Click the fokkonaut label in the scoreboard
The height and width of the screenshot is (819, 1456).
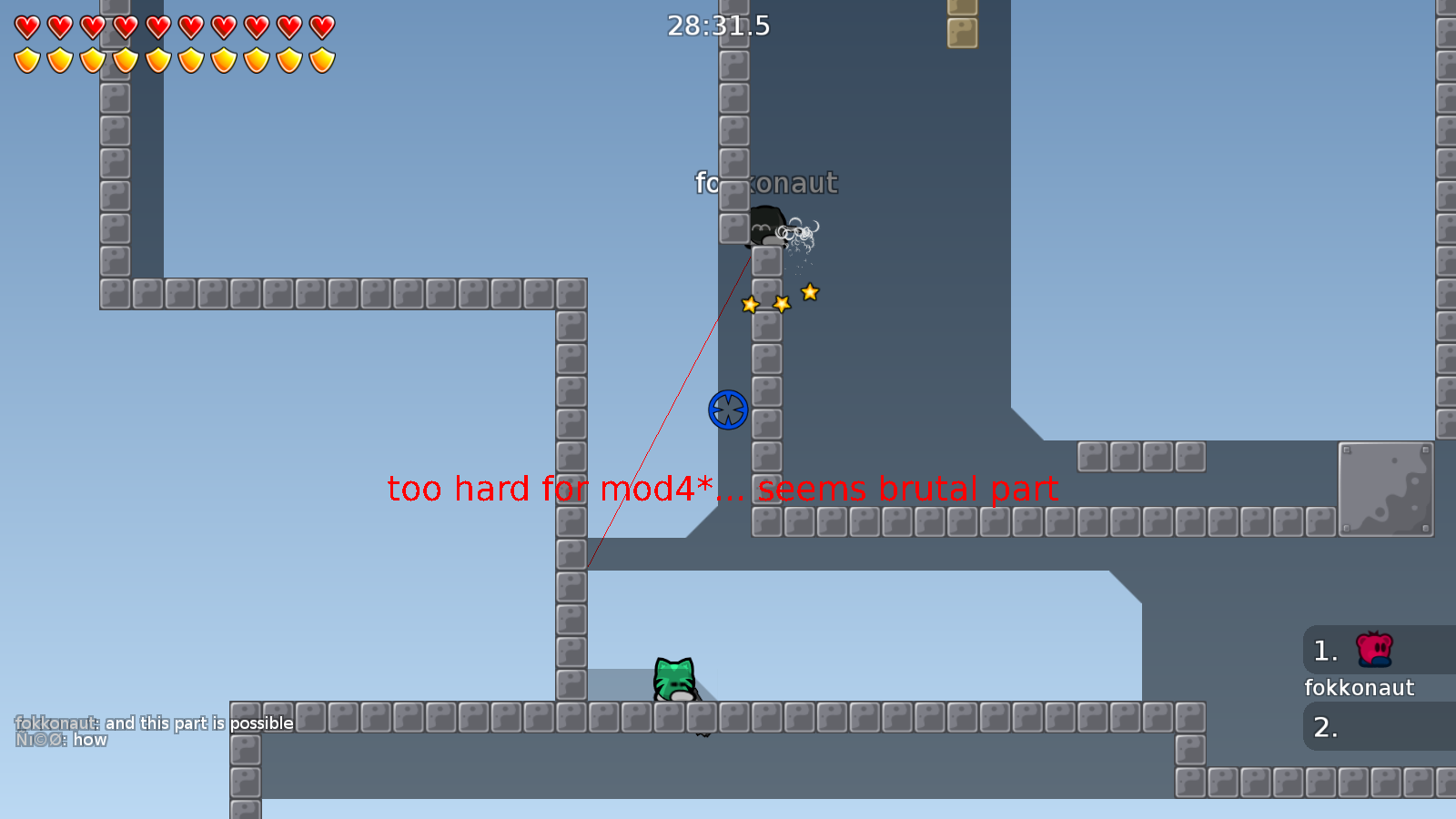pos(1360,688)
